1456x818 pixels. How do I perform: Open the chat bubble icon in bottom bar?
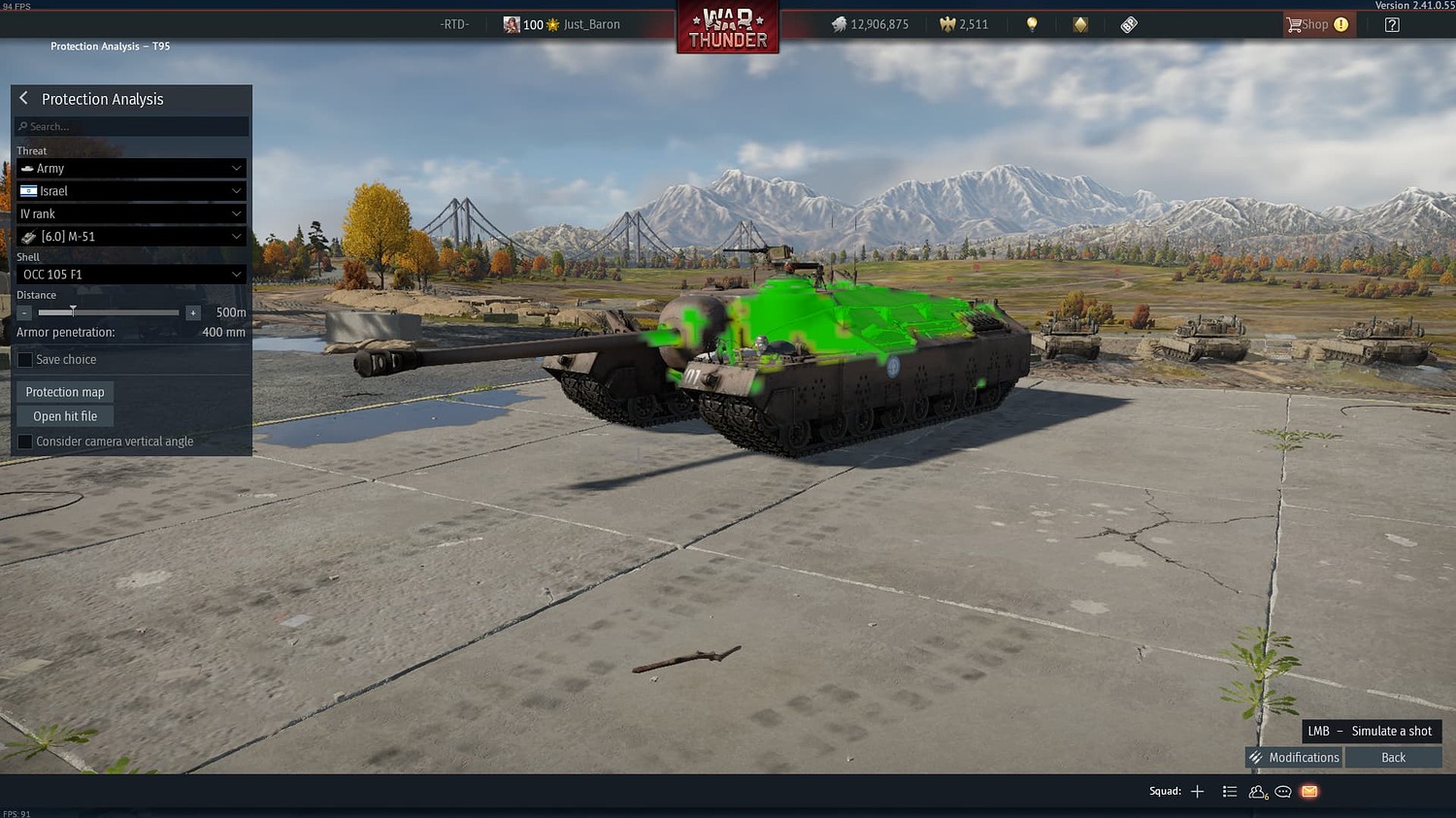click(x=1282, y=792)
